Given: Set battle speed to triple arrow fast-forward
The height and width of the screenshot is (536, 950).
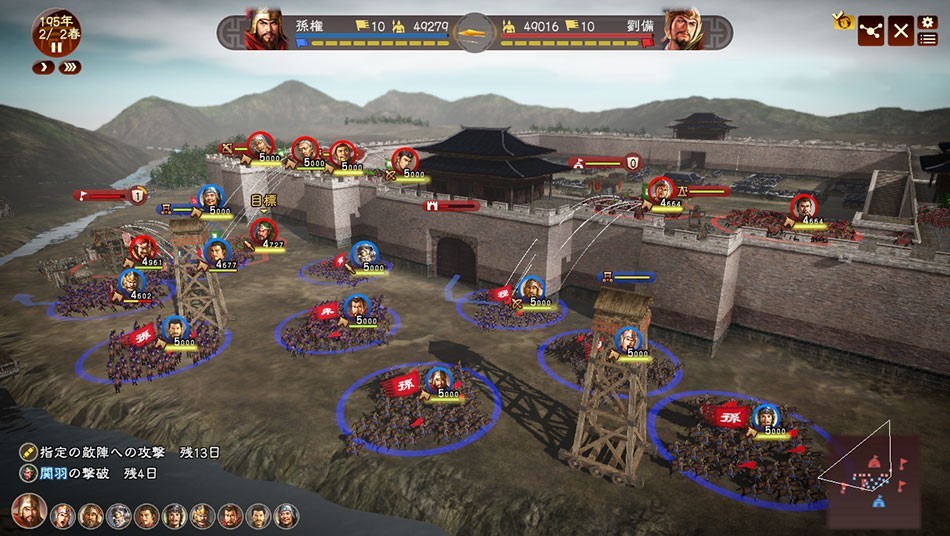Looking at the screenshot, I should [x=70, y=67].
